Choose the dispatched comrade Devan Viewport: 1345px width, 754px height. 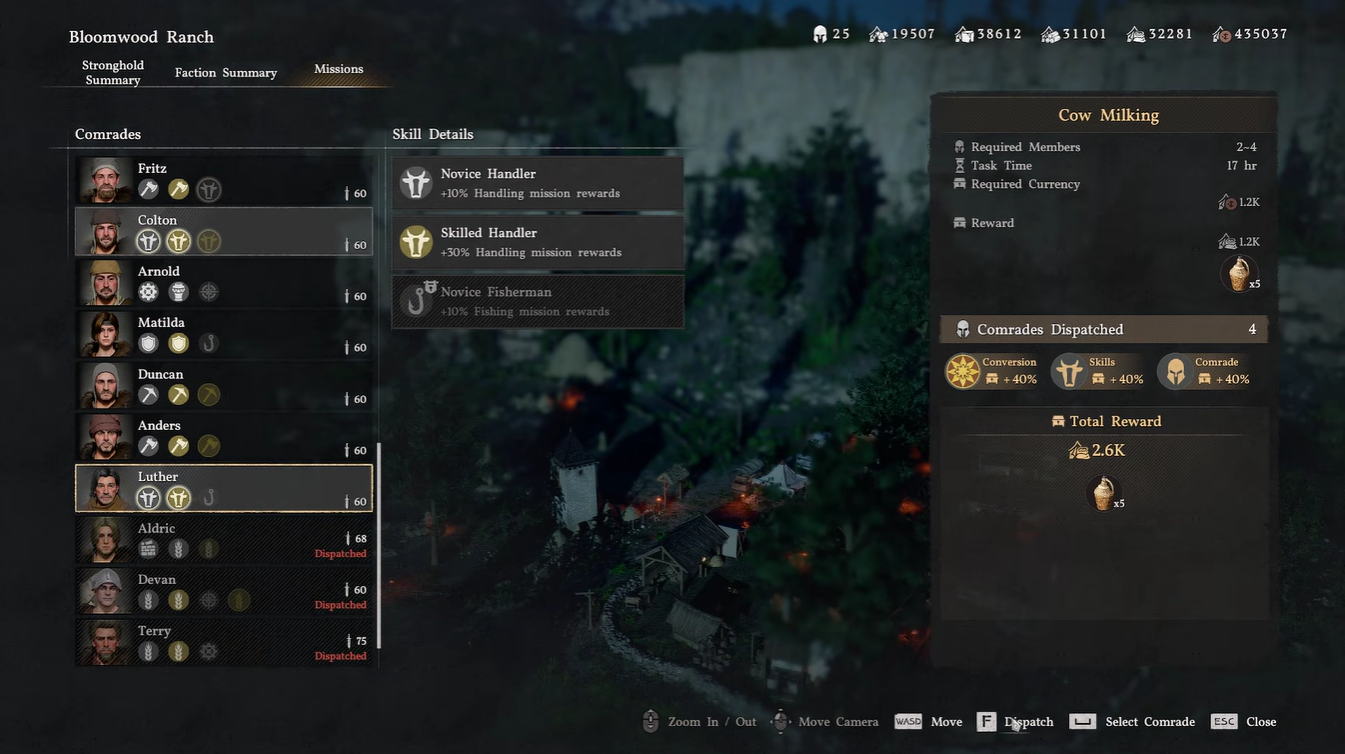click(224, 591)
